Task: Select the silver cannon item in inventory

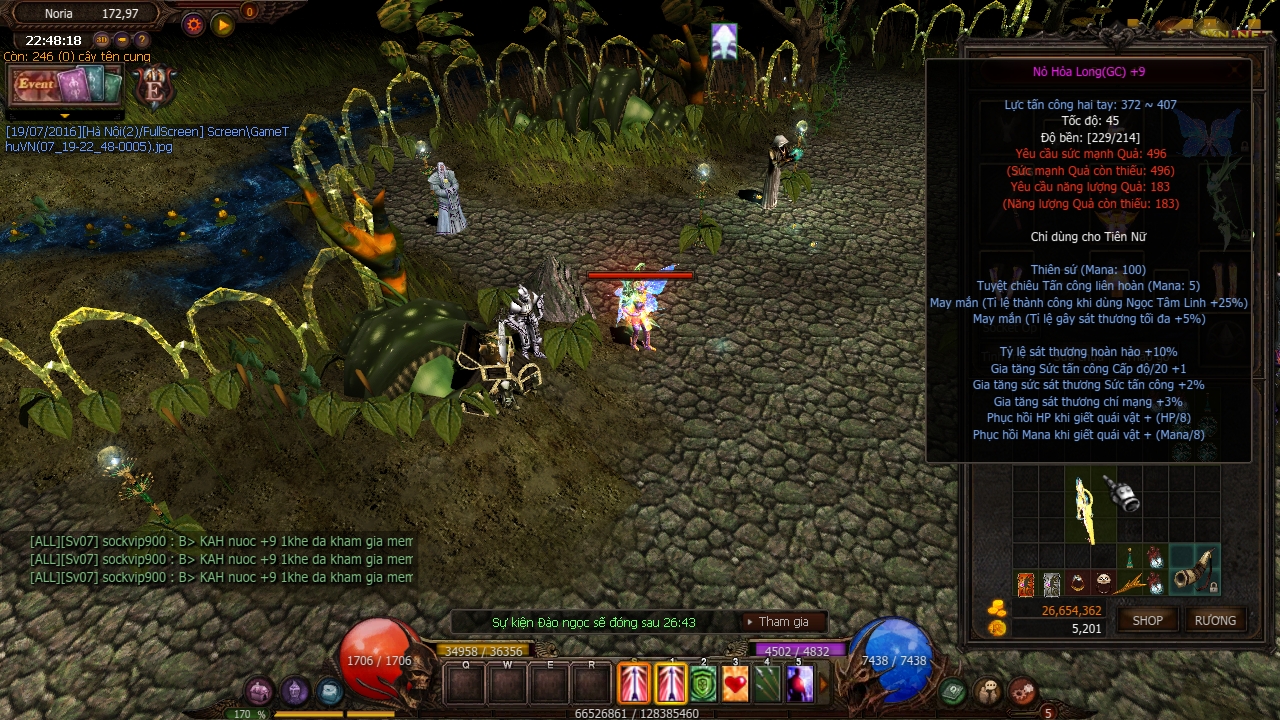Action: coord(1124,495)
